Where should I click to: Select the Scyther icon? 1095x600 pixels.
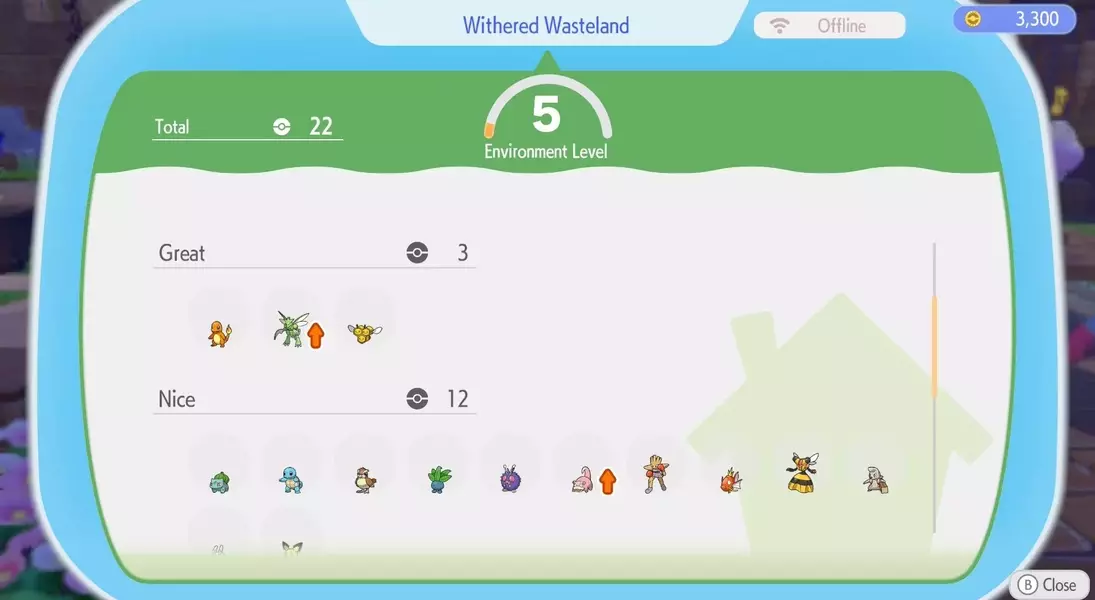[289, 329]
